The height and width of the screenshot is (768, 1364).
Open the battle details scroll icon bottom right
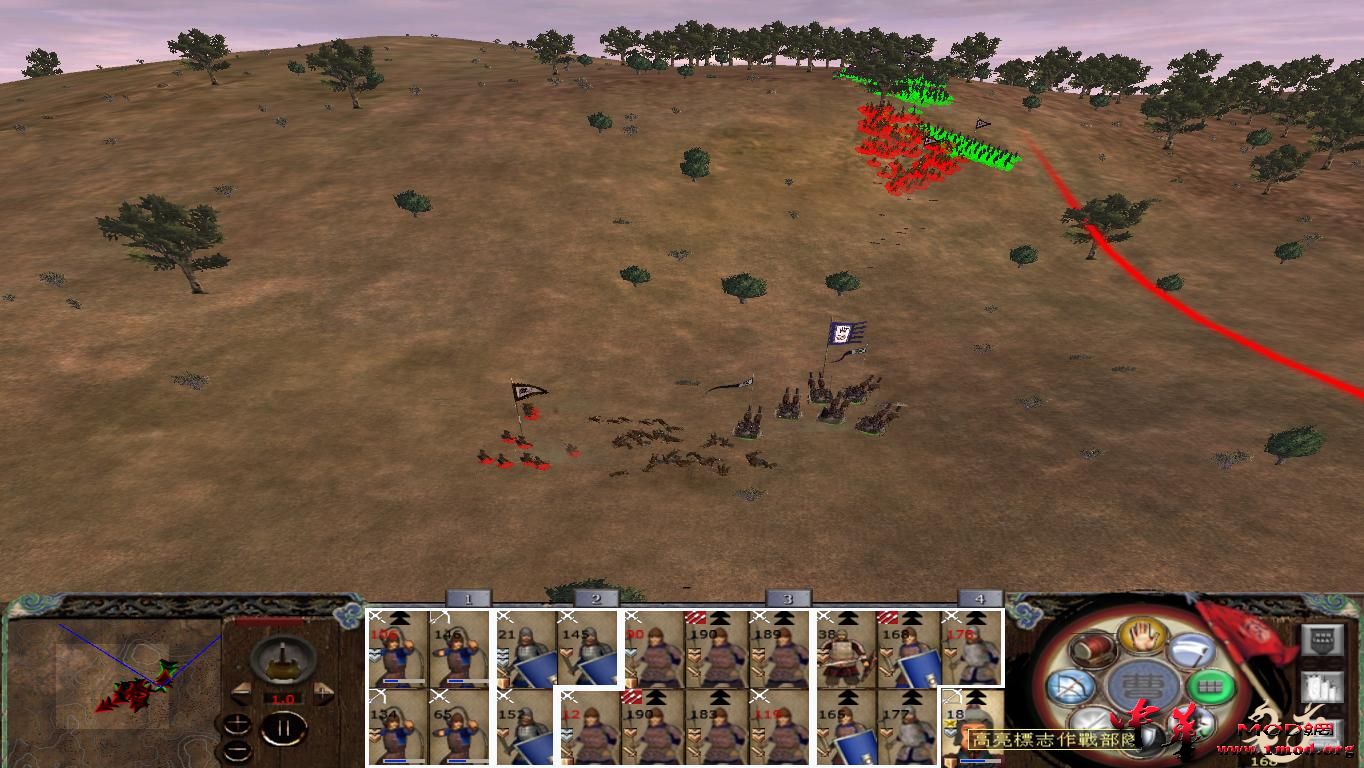coord(1322,688)
